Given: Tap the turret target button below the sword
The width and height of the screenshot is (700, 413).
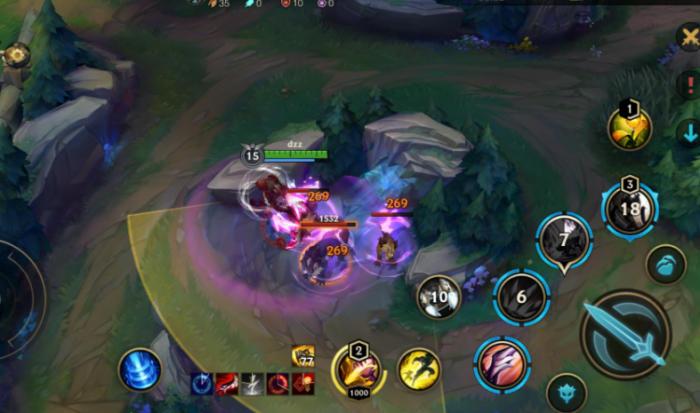Looking at the screenshot, I should click(x=566, y=393).
